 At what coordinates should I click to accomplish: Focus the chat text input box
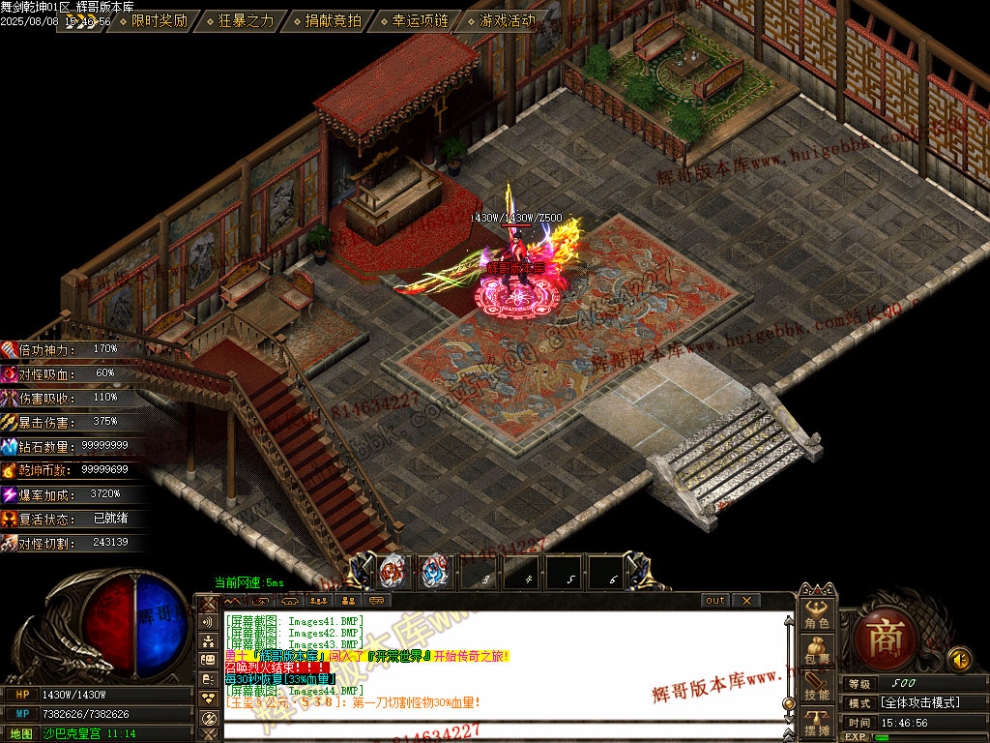(x=500, y=730)
